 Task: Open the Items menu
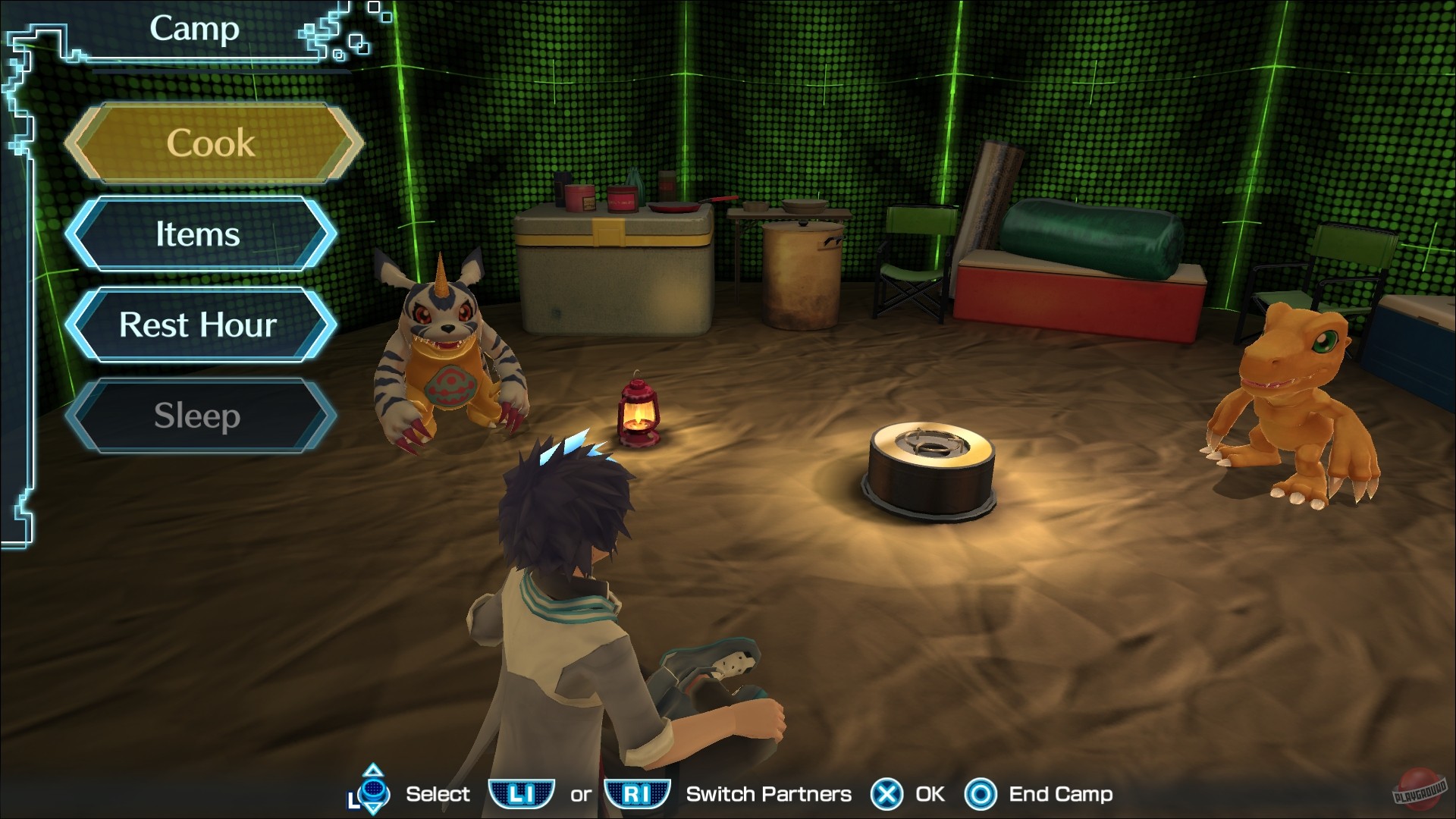coord(199,235)
